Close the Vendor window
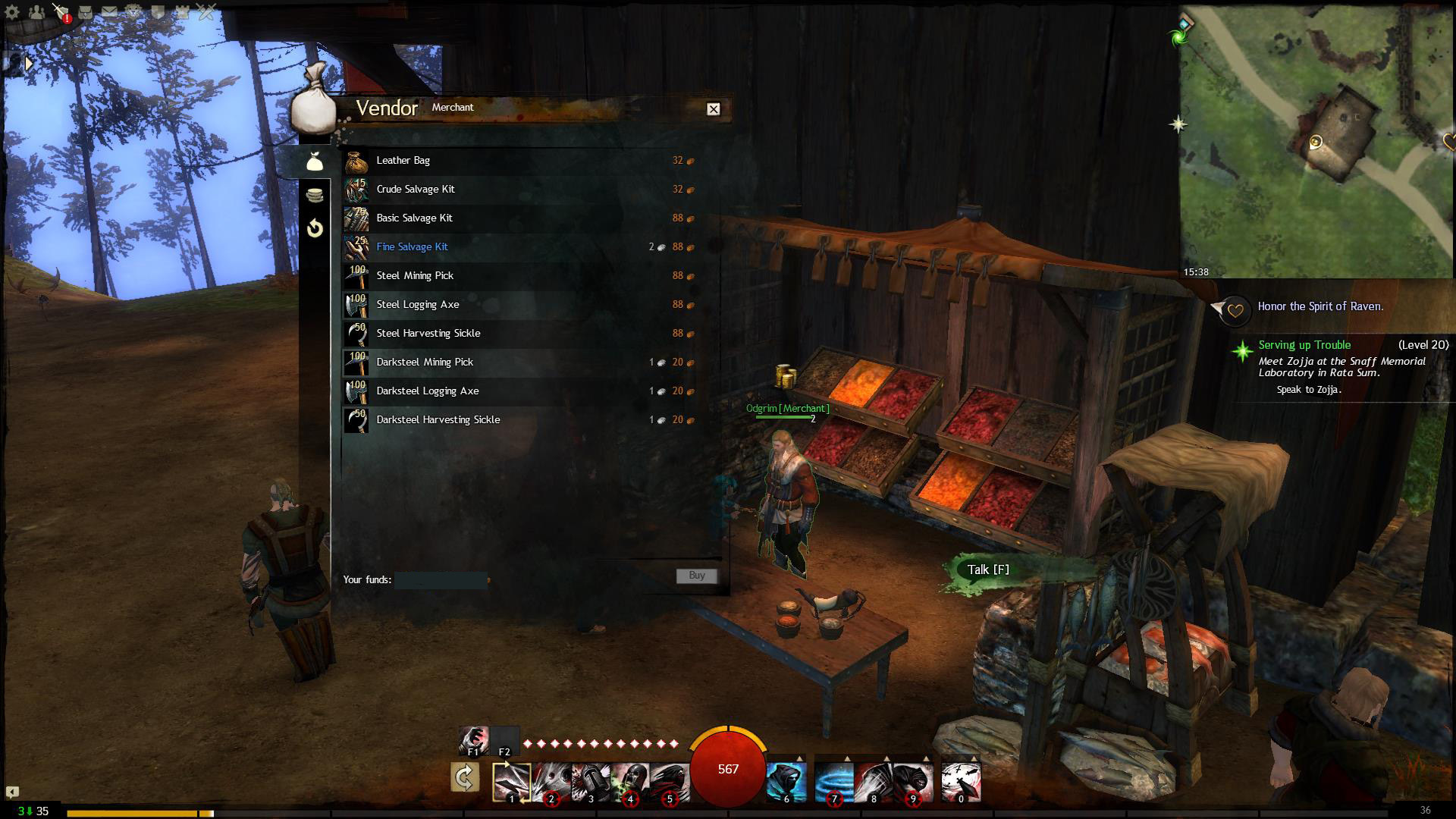1456x819 pixels. (713, 109)
